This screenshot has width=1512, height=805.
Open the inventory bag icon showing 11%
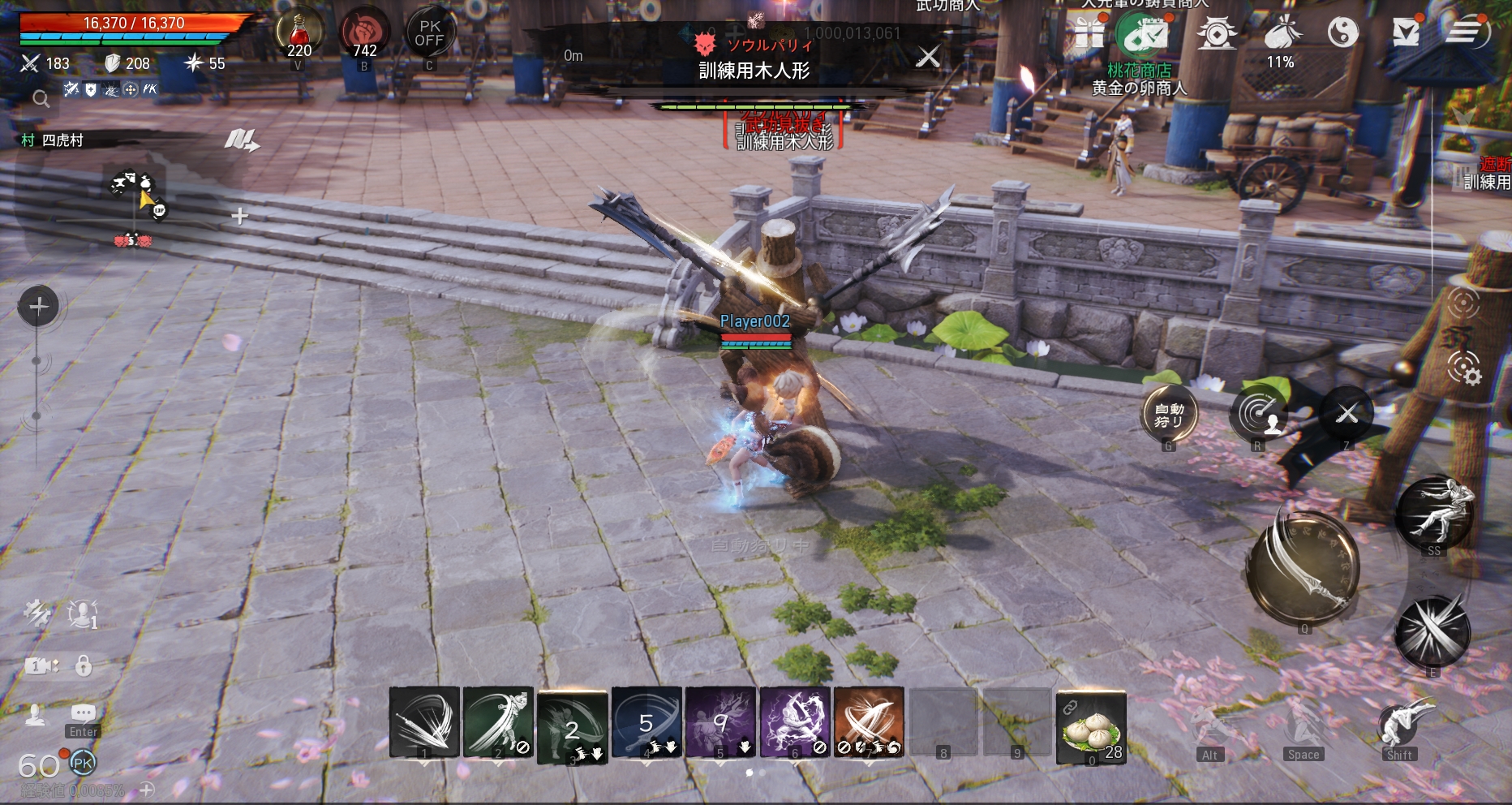1282,34
